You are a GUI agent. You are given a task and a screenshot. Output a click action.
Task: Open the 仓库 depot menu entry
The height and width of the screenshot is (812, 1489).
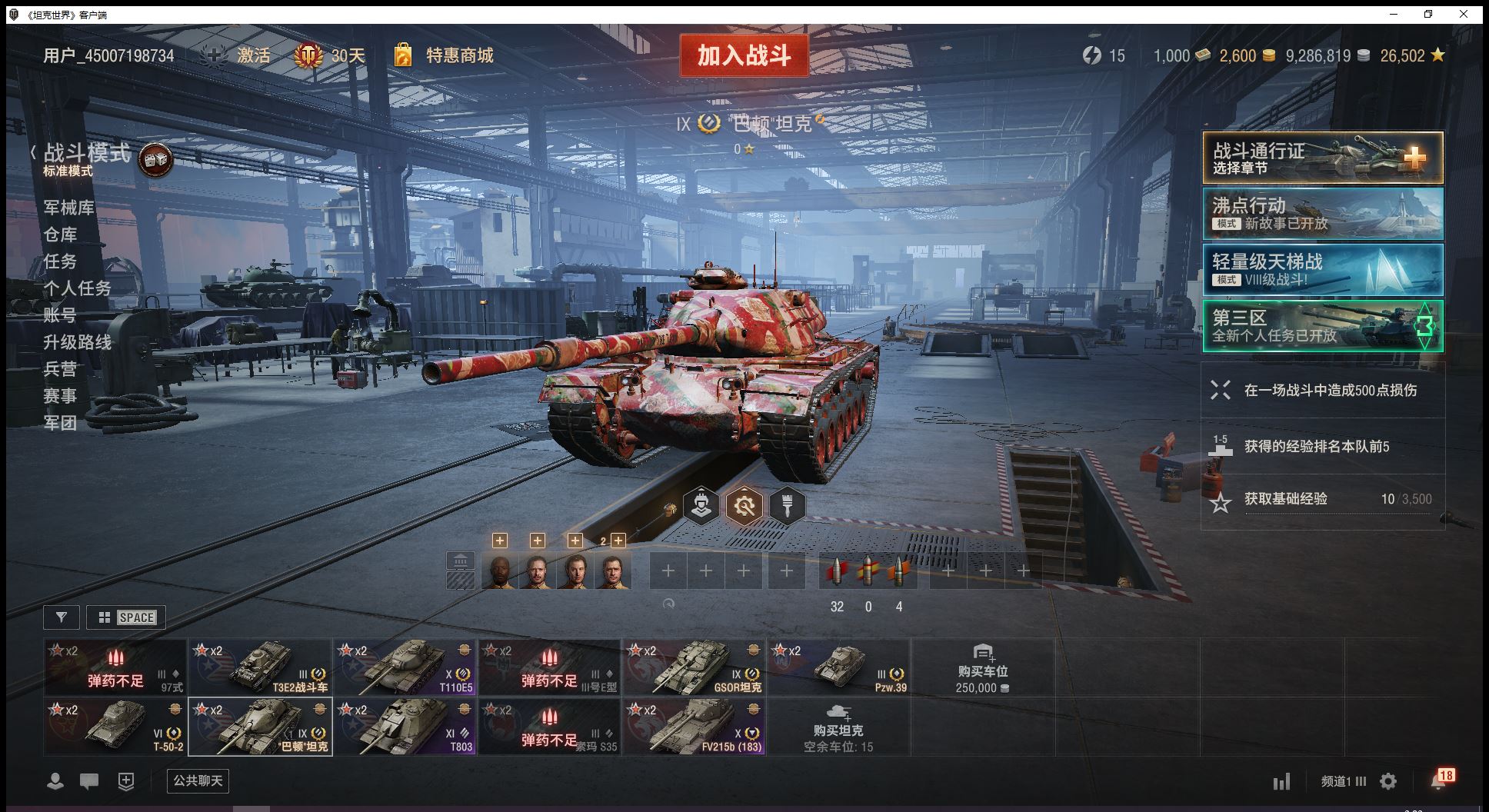60,235
